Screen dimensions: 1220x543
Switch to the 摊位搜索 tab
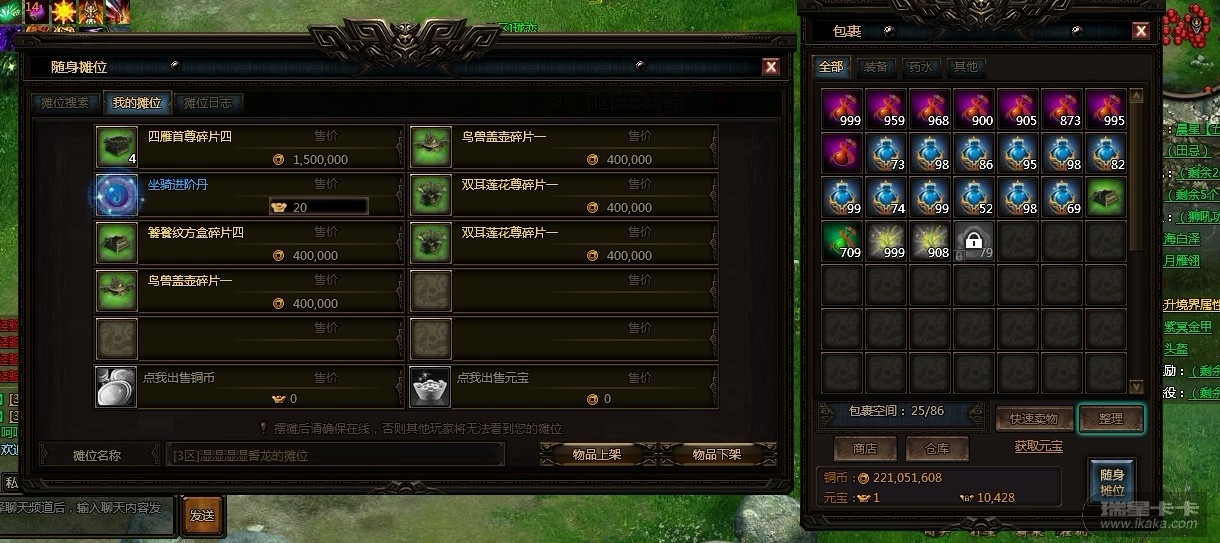[65, 103]
